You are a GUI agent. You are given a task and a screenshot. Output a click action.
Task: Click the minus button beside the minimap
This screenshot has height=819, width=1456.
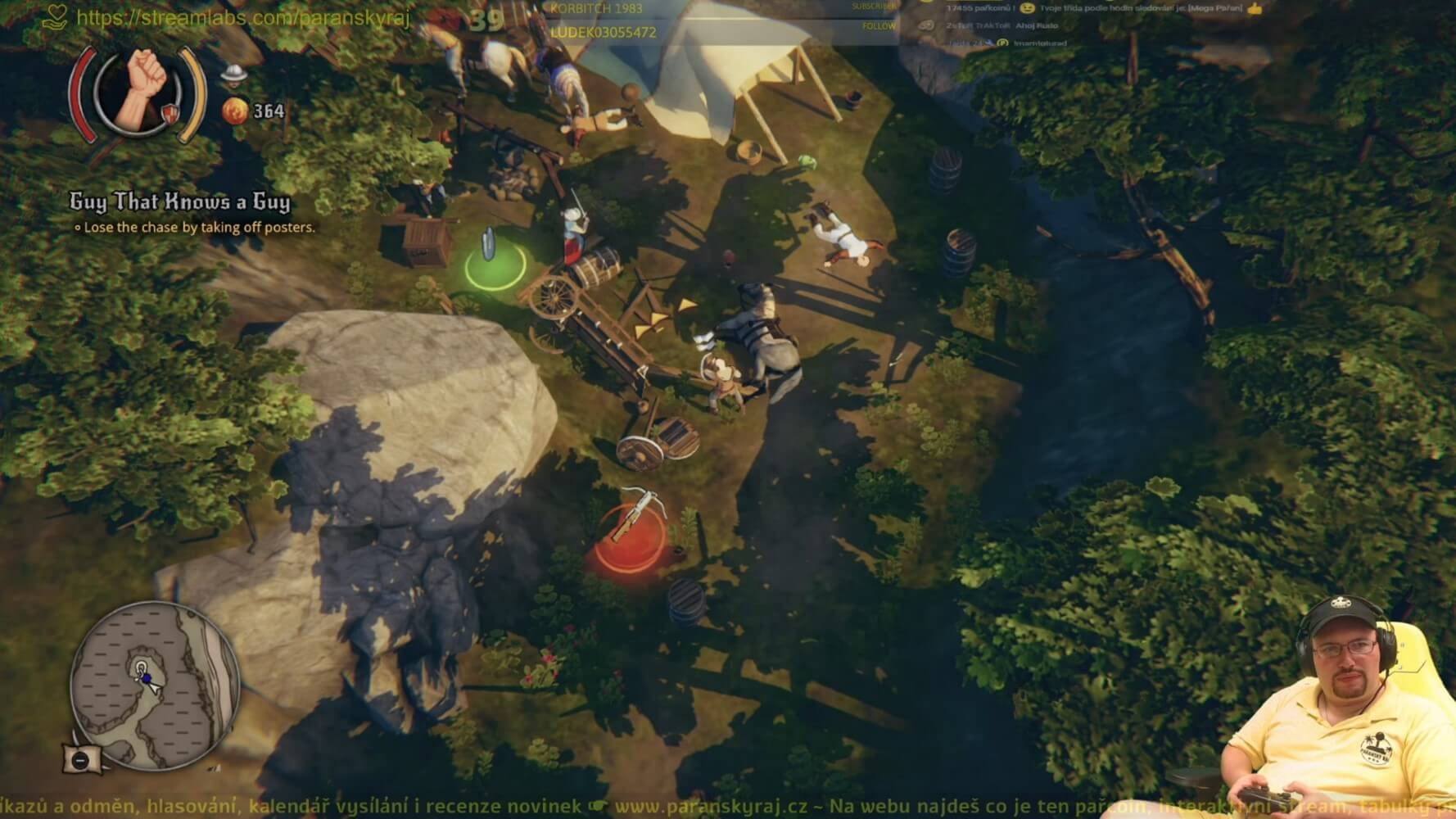(80, 759)
